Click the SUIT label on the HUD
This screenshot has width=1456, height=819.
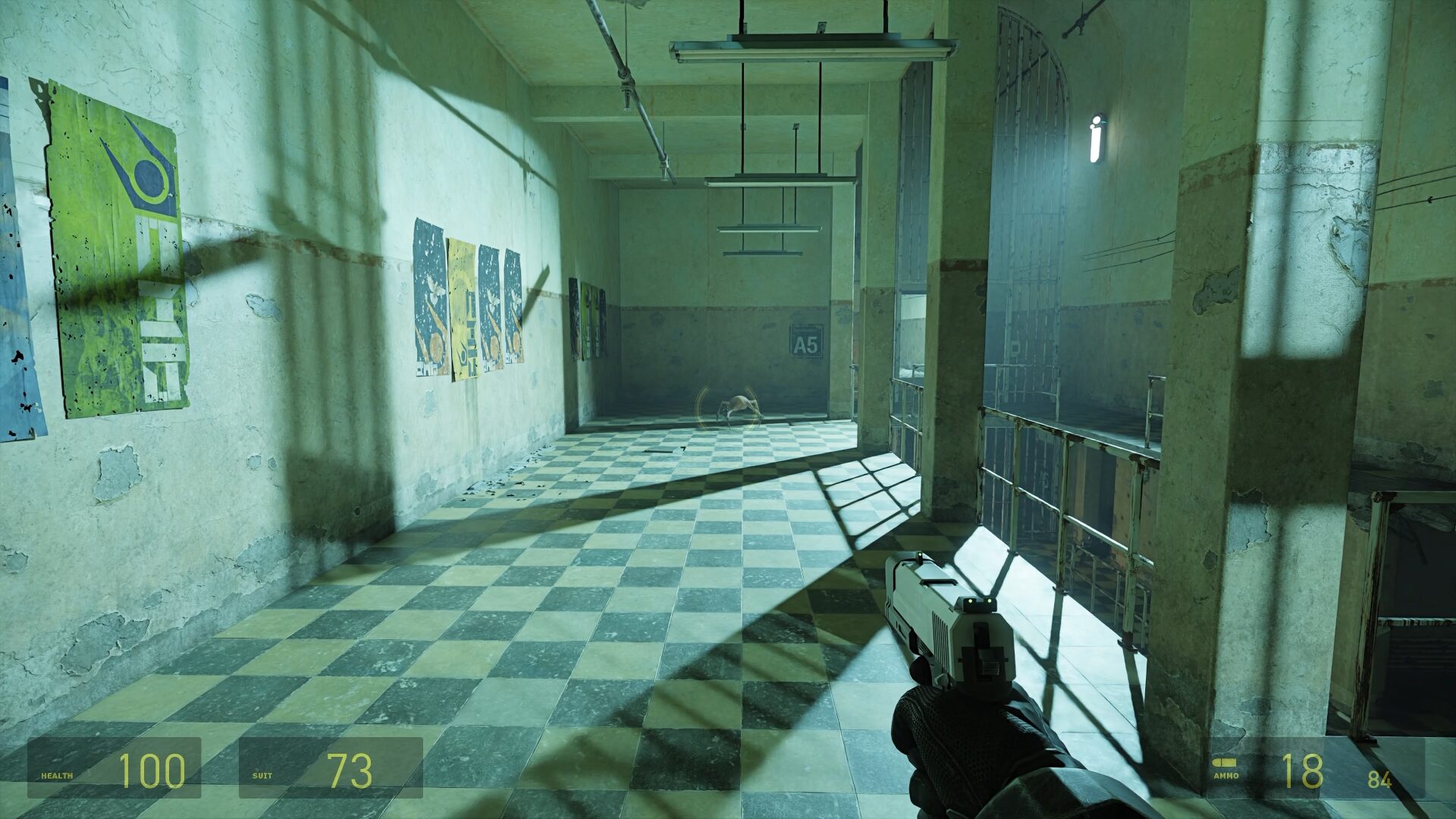coord(262,776)
